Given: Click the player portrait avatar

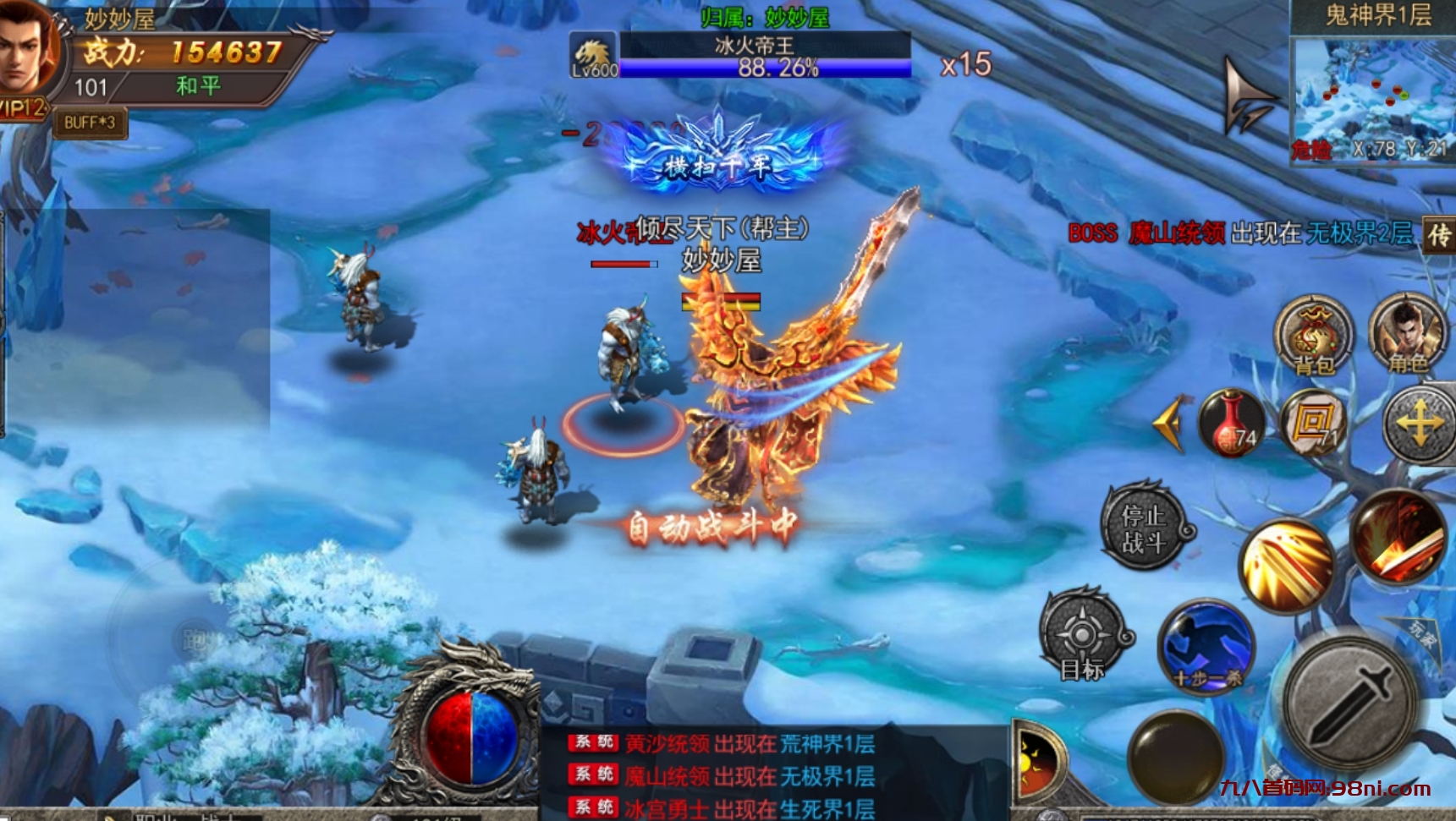Looking at the screenshot, I should pos(27,49).
